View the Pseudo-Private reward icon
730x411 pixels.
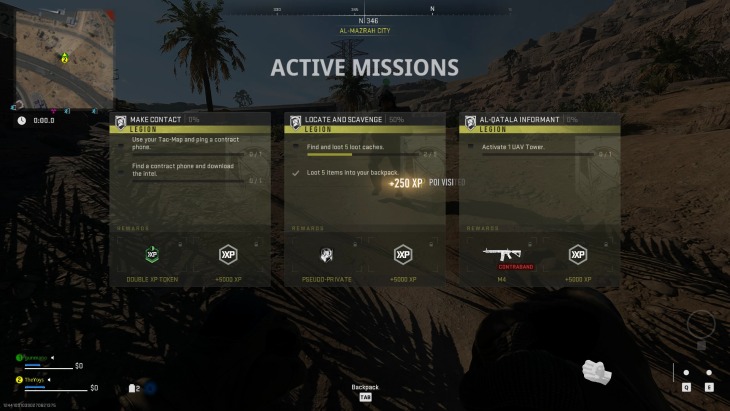326,255
